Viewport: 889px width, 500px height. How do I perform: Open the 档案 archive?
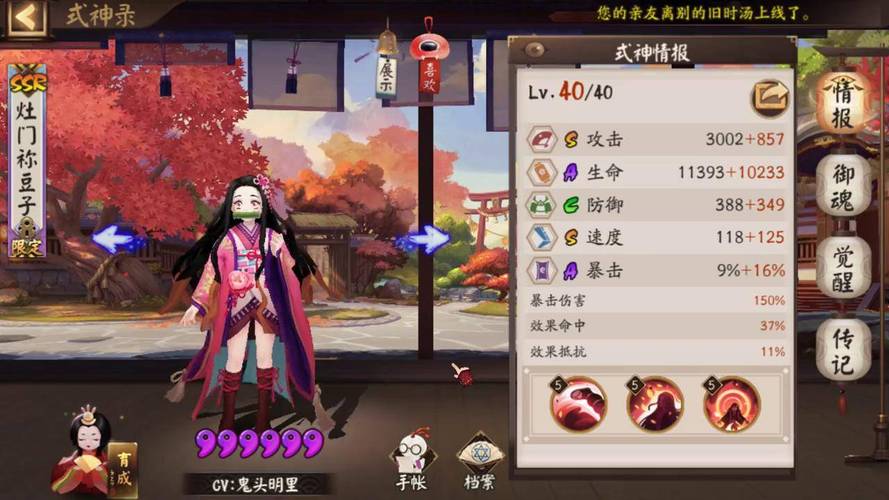tap(479, 460)
